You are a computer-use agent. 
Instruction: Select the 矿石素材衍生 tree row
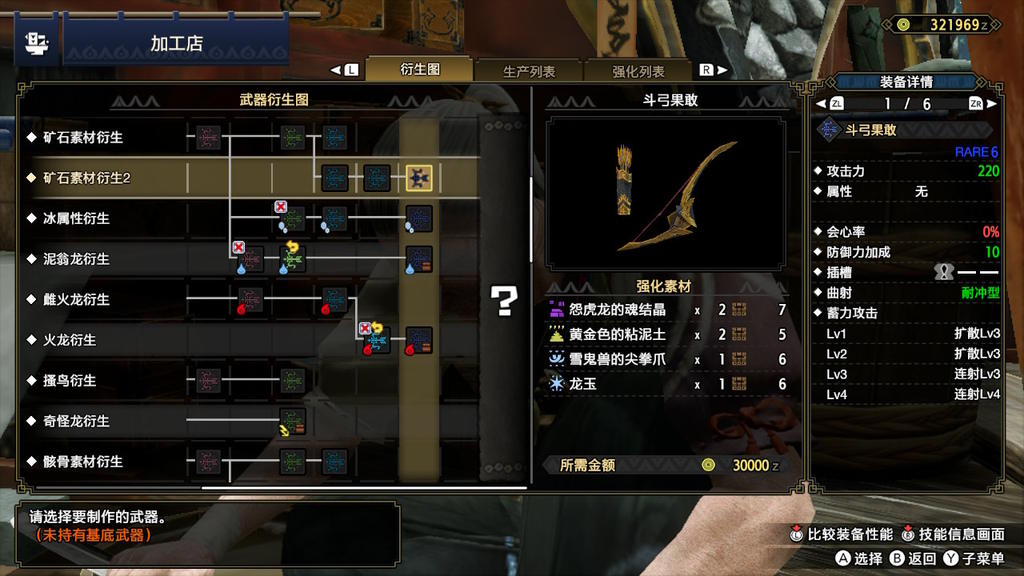pos(82,137)
